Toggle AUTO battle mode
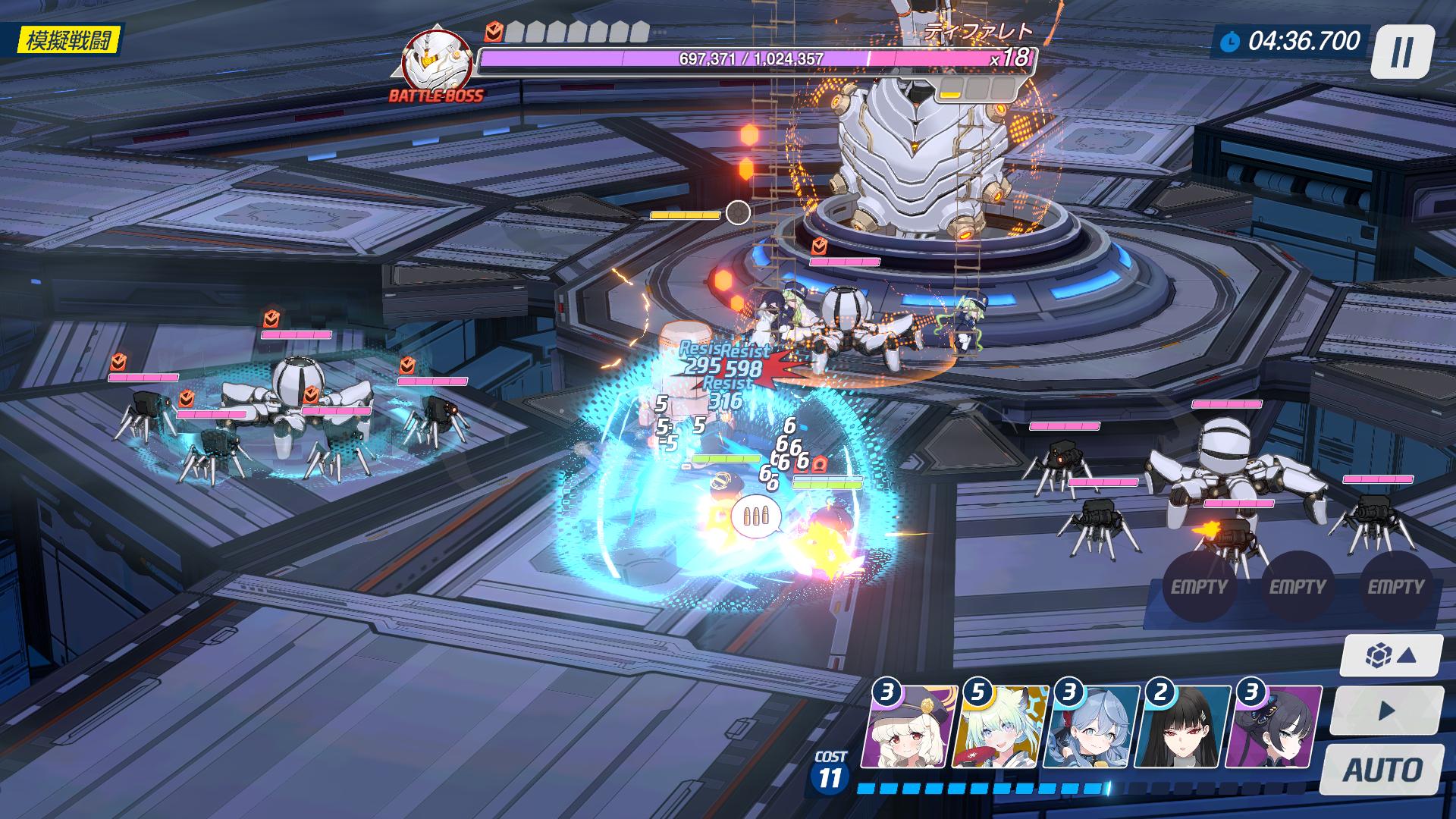The height and width of the screenshot is (819, 1456). [1382, 770]
